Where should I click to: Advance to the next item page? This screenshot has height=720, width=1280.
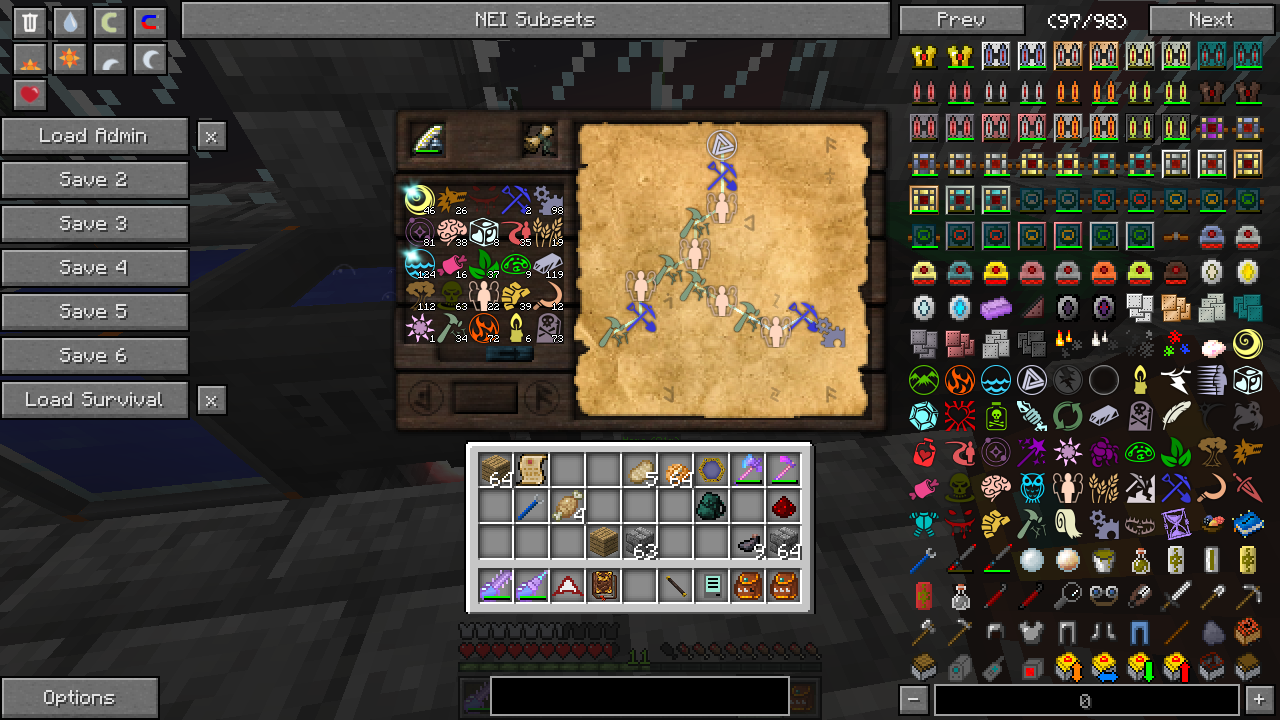pos(1210,20)
